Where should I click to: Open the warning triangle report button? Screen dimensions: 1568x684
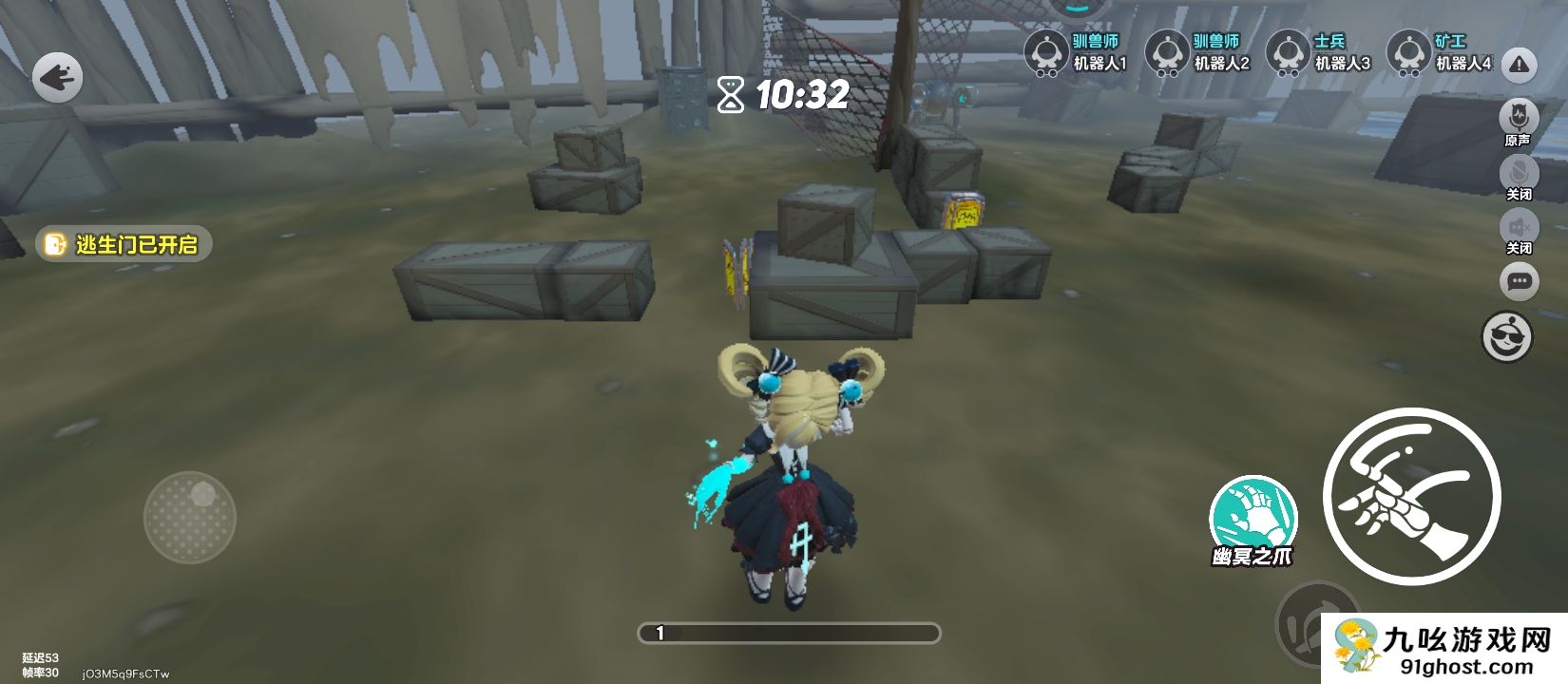click(1520, 66)
